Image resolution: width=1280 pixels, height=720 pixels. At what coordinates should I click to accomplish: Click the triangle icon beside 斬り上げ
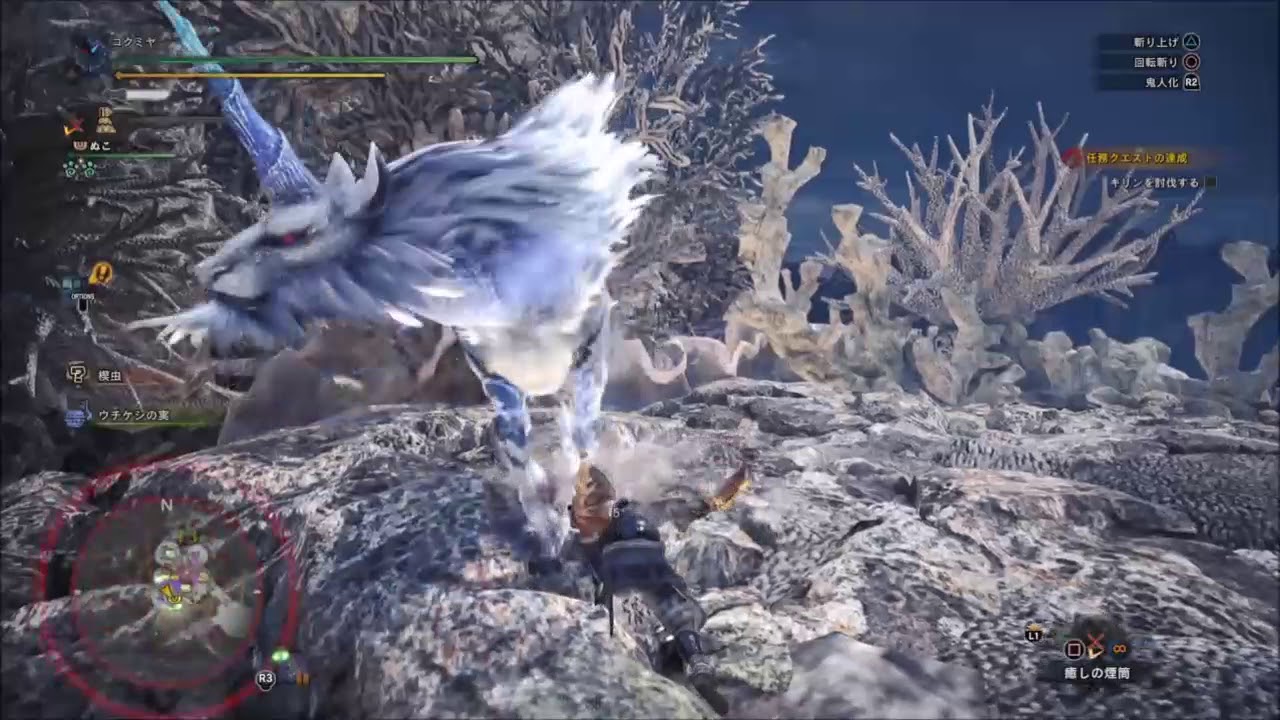coord(1190,41)
